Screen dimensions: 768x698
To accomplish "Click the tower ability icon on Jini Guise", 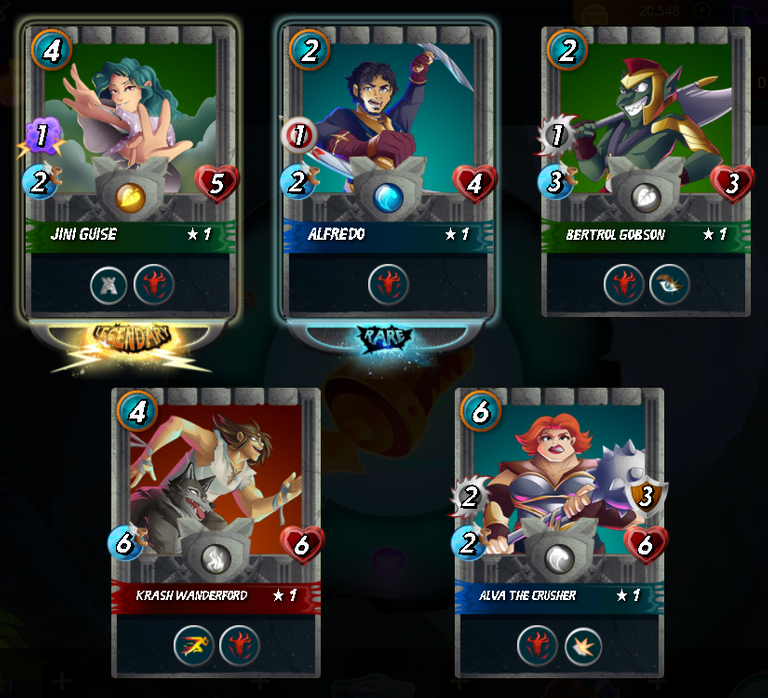I will point(109,285).
